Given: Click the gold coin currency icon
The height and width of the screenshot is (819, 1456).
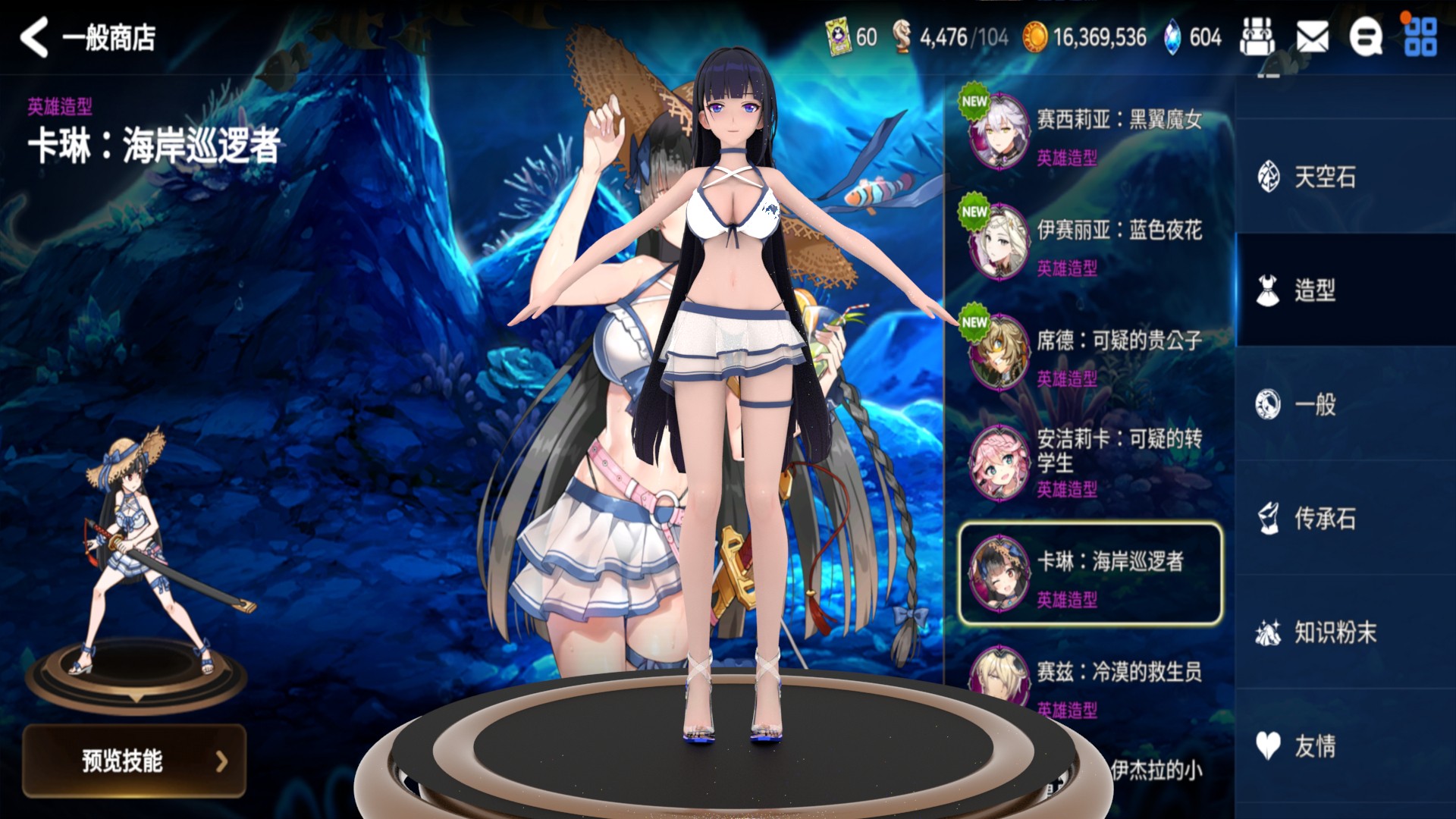Looking at the screenshot, I should [x=1035, y=37].
